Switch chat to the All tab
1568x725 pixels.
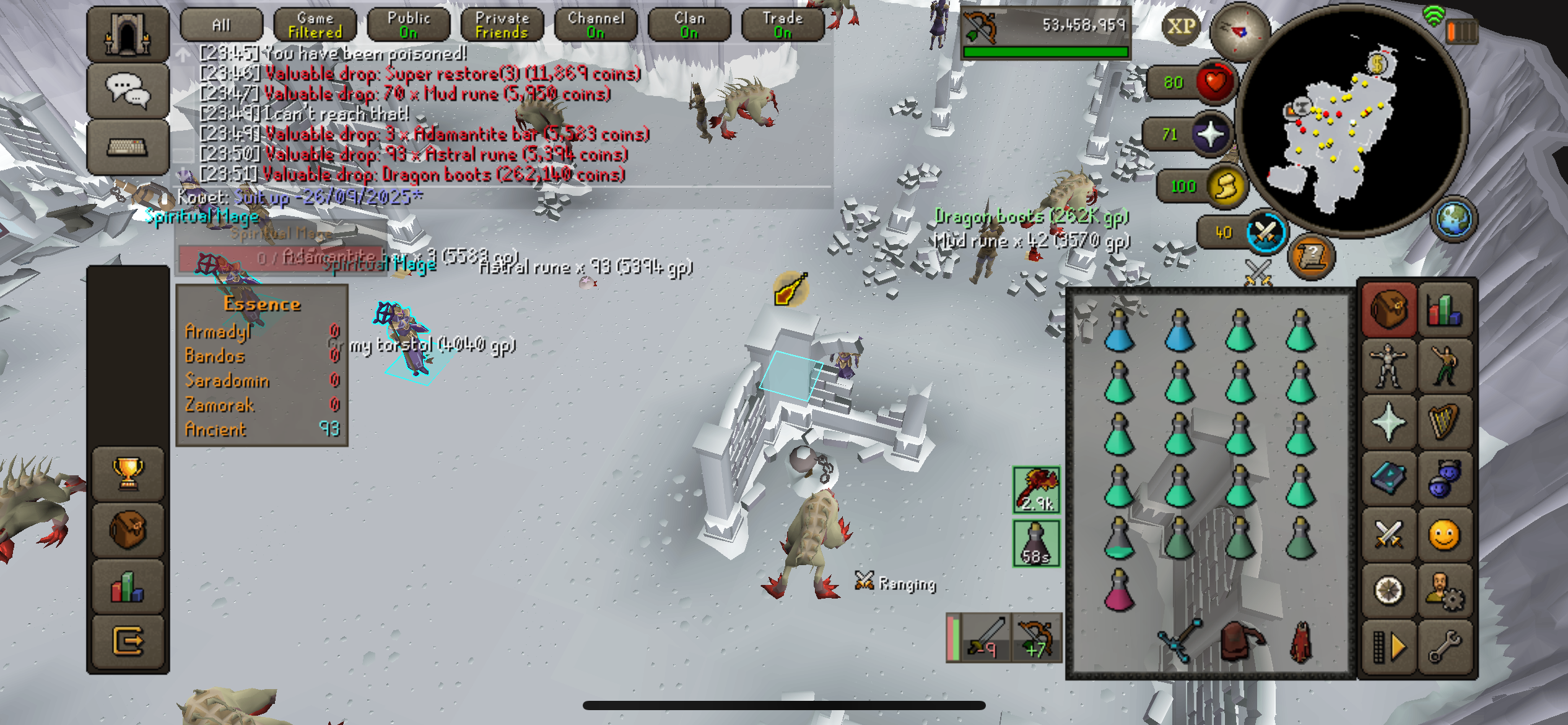tap(221, 25)
